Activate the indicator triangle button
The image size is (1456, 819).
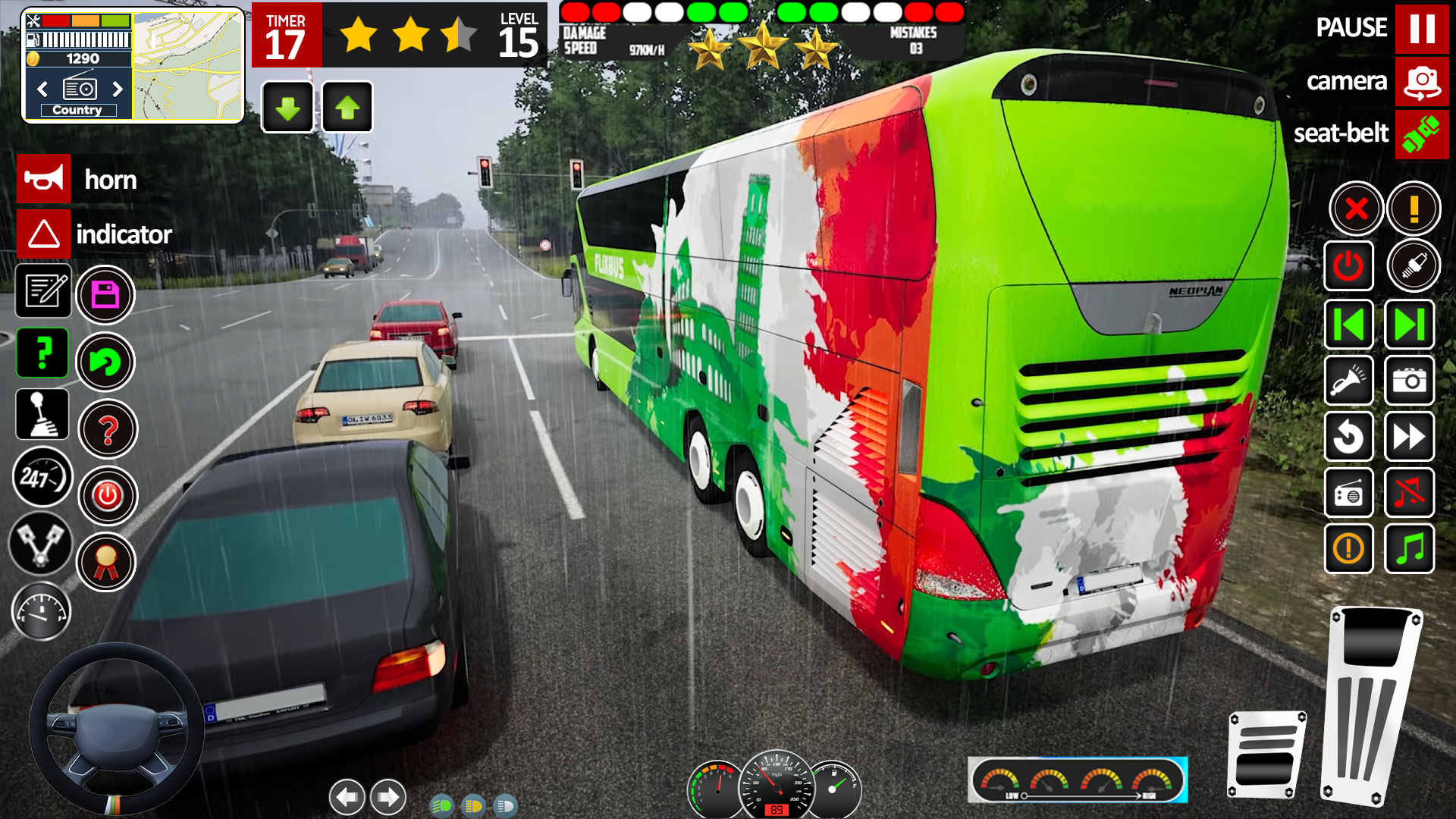44,234
